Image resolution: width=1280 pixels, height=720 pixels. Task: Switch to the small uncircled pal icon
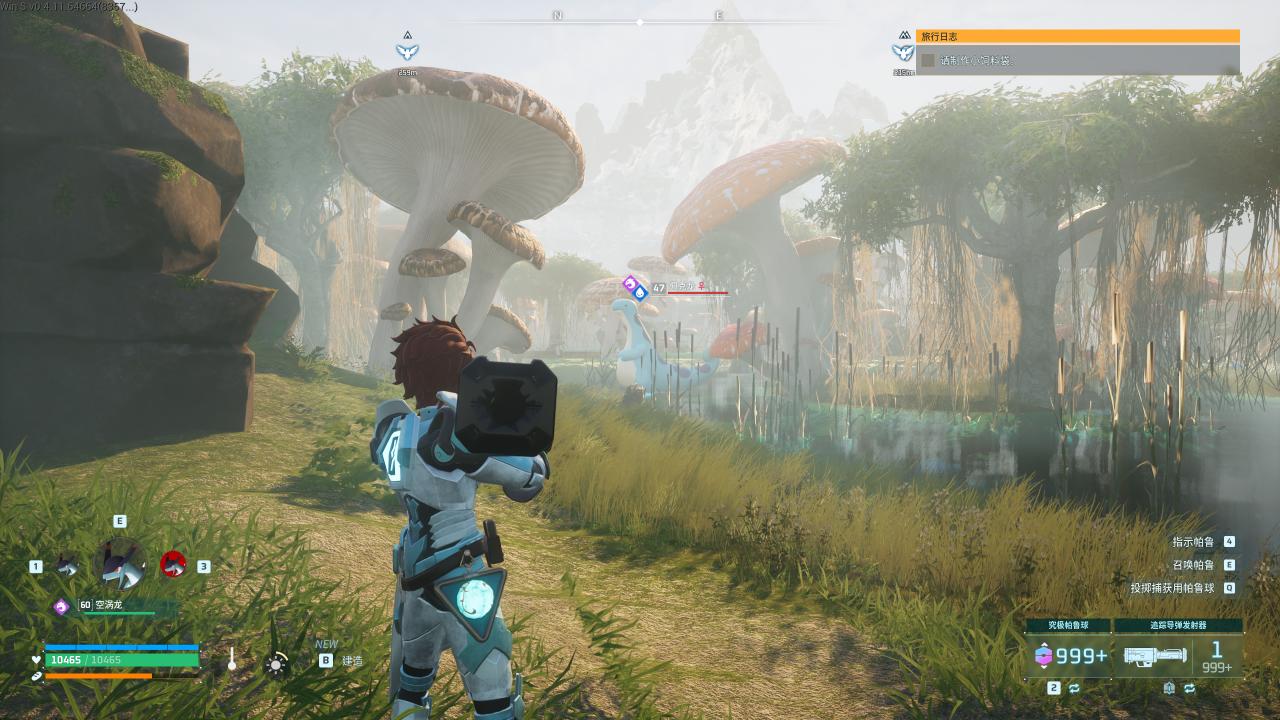68,566
